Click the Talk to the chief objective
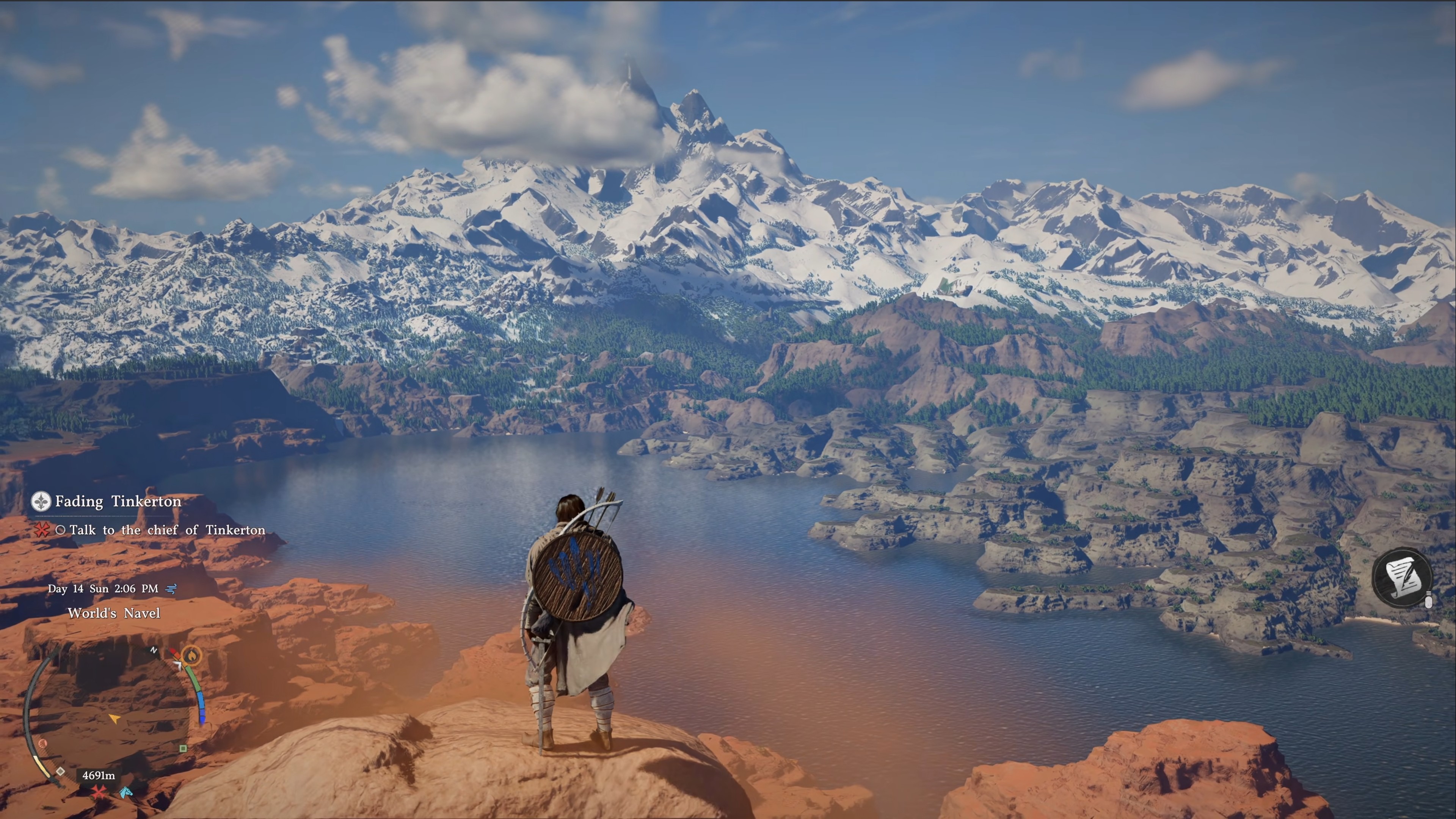This screenshot has width=1456, height=819. click(x=167, y=530)
